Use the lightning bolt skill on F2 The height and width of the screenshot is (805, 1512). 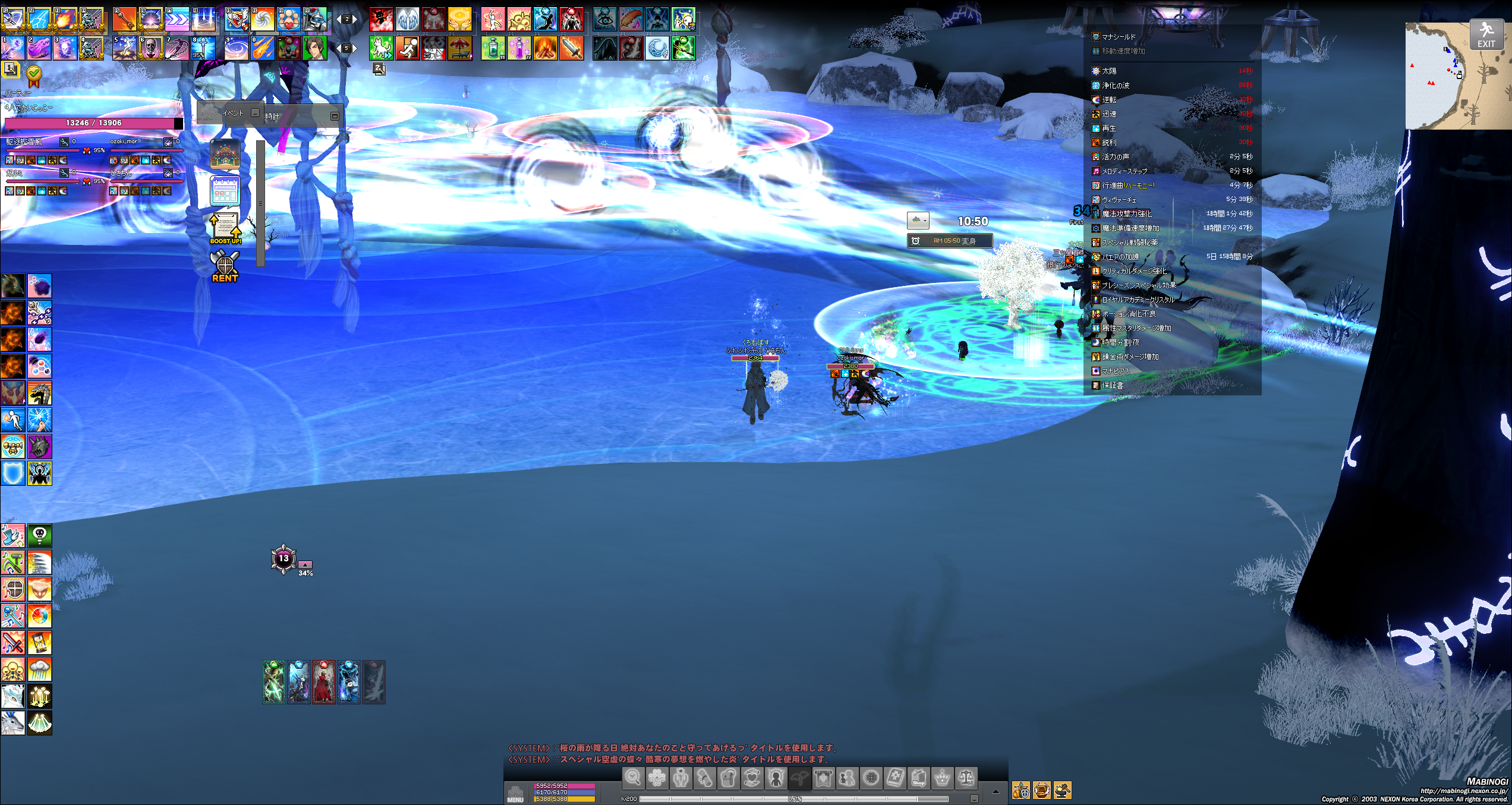point(39,19)
